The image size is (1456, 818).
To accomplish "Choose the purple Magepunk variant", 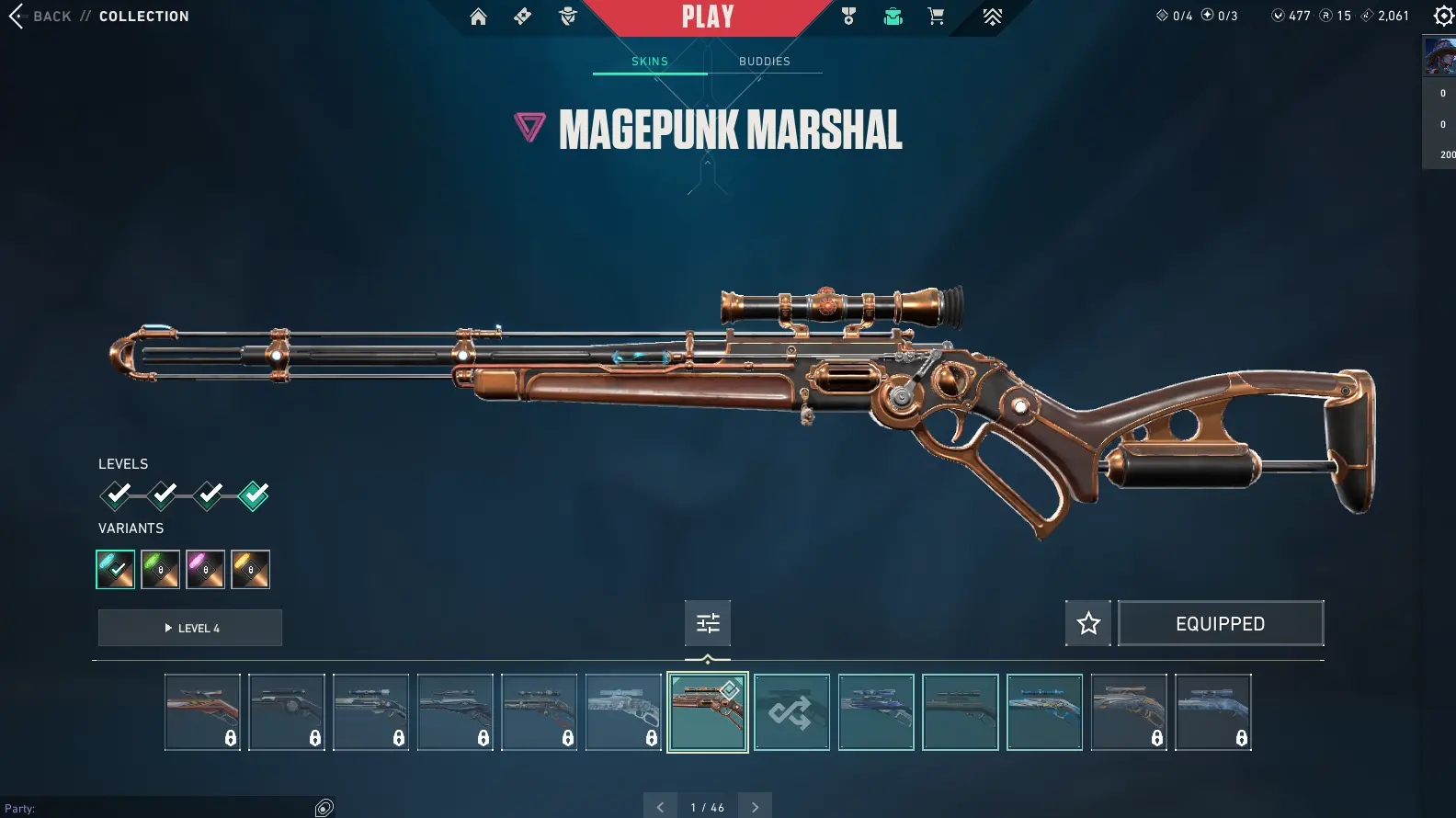I will pos(206,570).
